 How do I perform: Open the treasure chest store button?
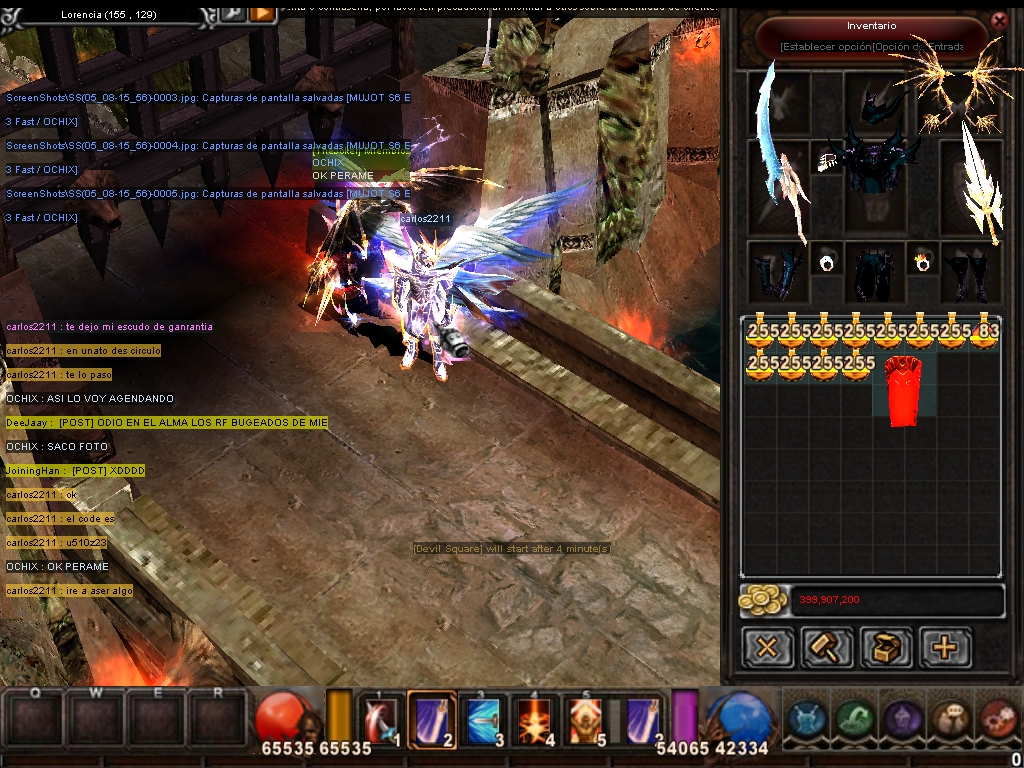[x=886, y=647]
